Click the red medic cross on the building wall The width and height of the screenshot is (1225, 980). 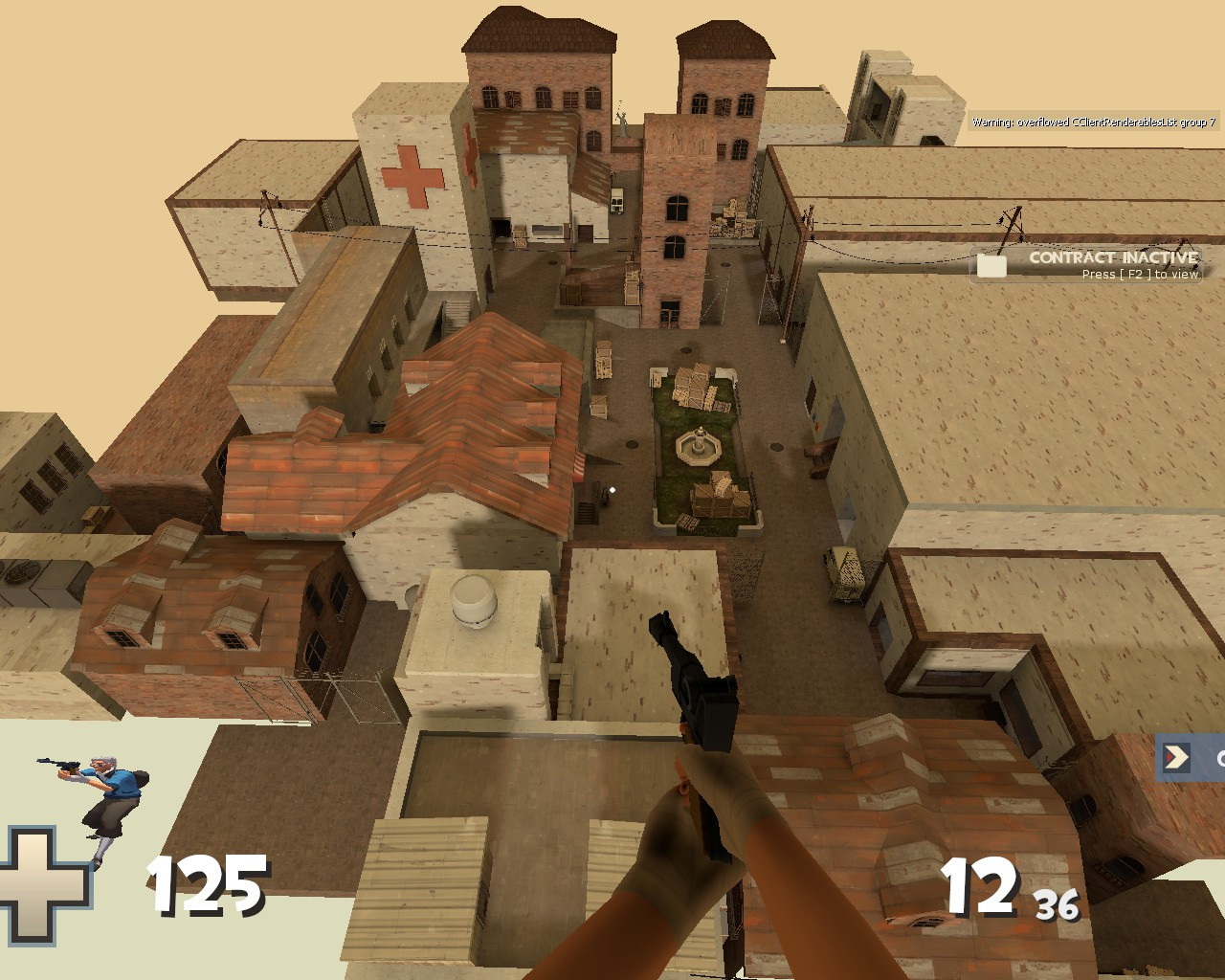coord(412,177)
